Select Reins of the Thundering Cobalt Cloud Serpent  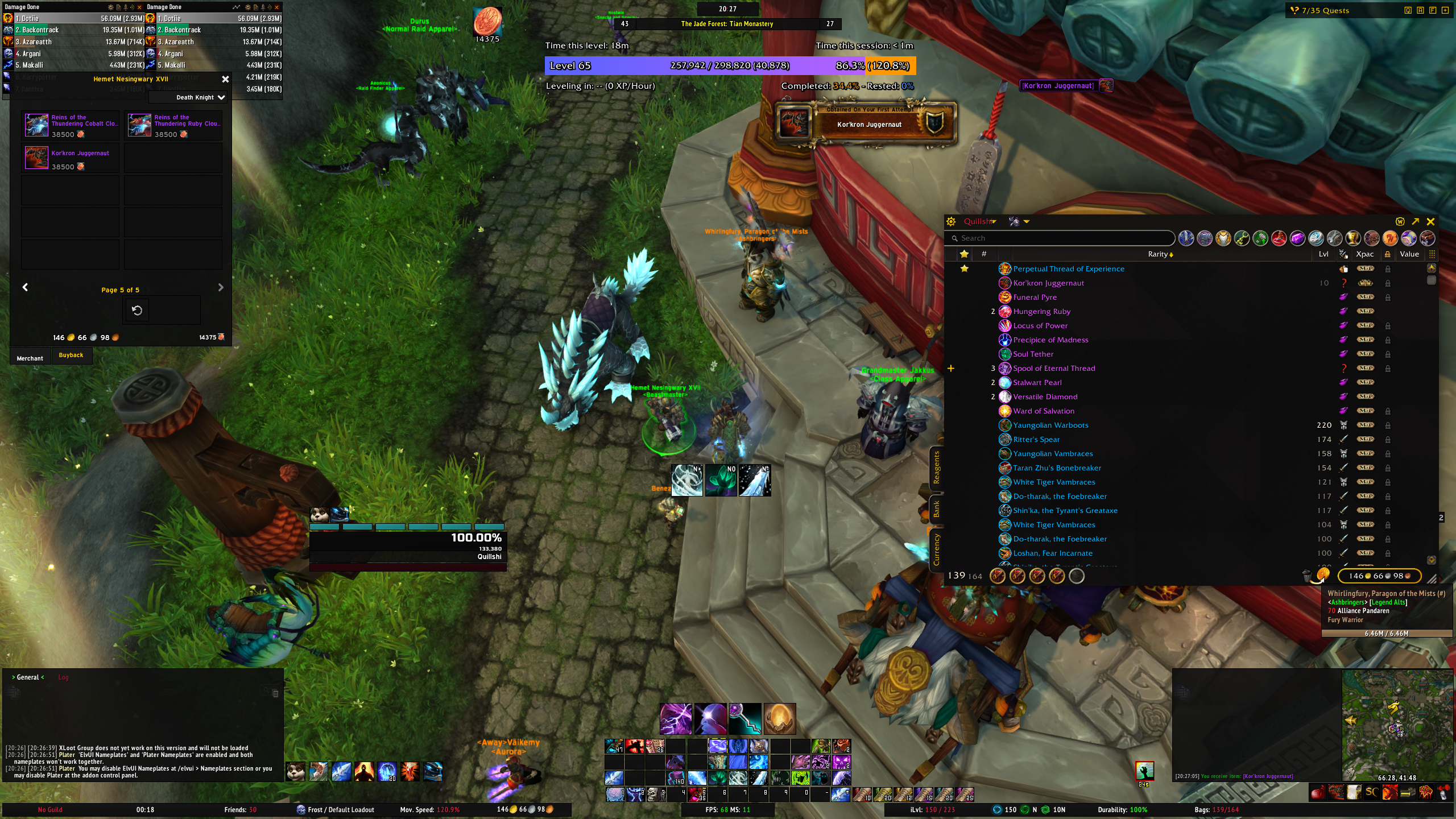click(37, 125)
